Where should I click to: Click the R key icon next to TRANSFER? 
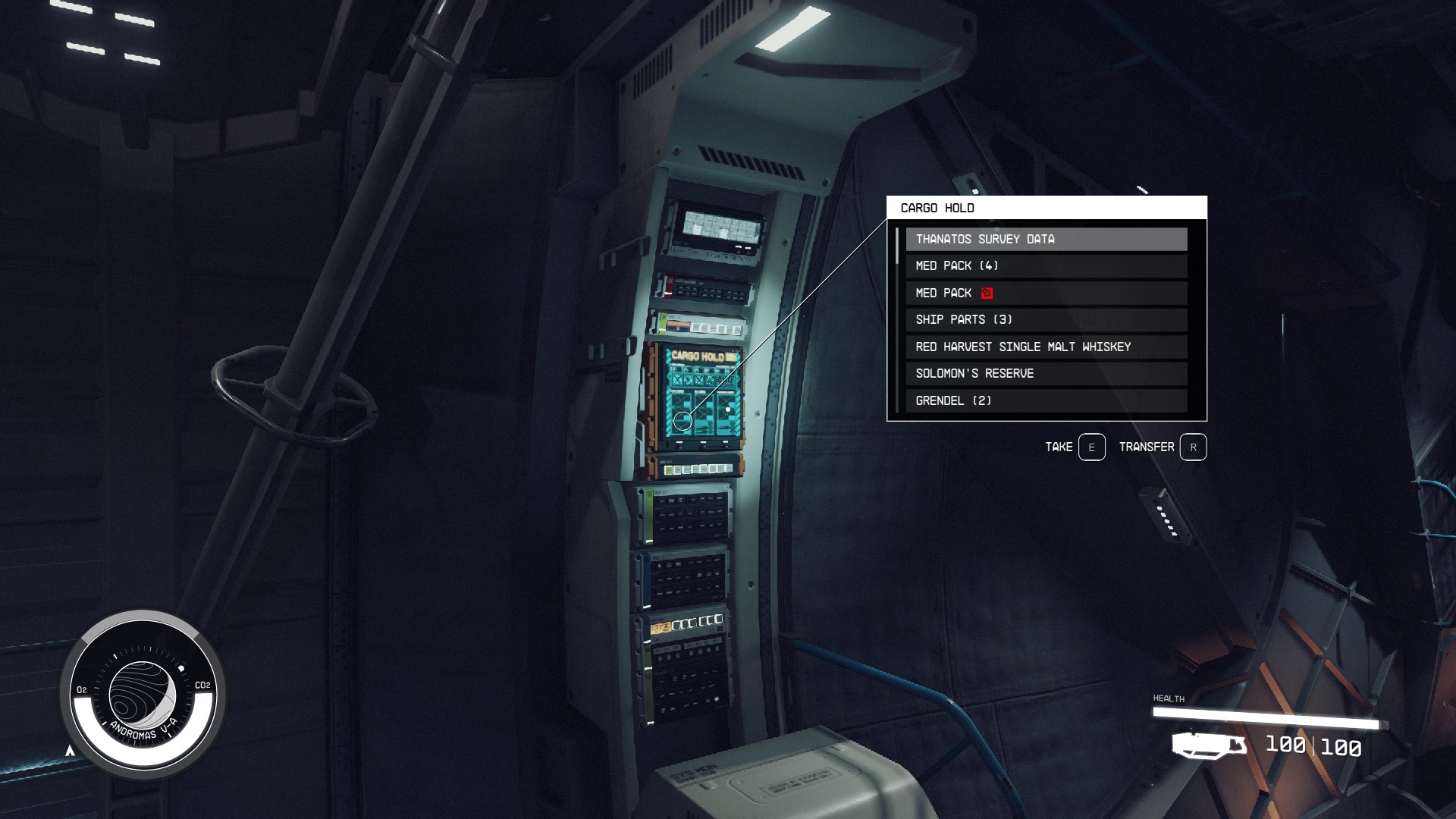[1193, 447]
